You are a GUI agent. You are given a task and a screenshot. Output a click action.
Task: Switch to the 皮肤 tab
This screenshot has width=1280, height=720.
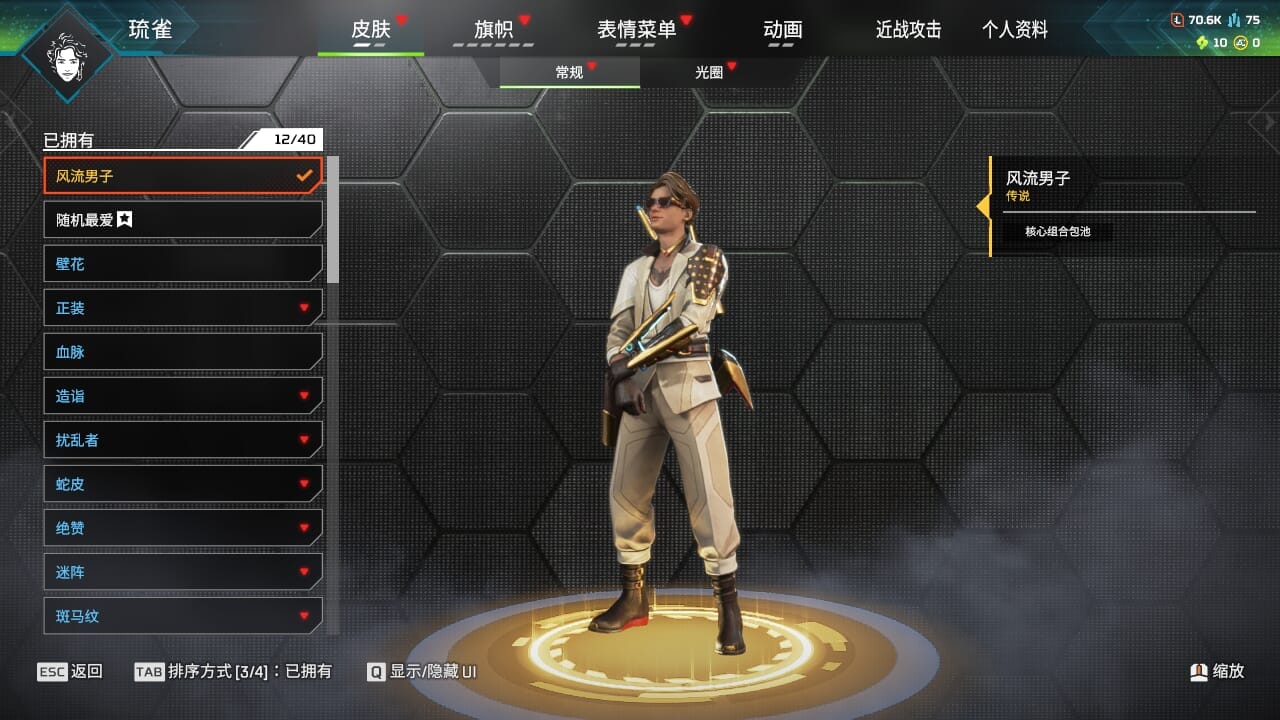pos(370,30)
